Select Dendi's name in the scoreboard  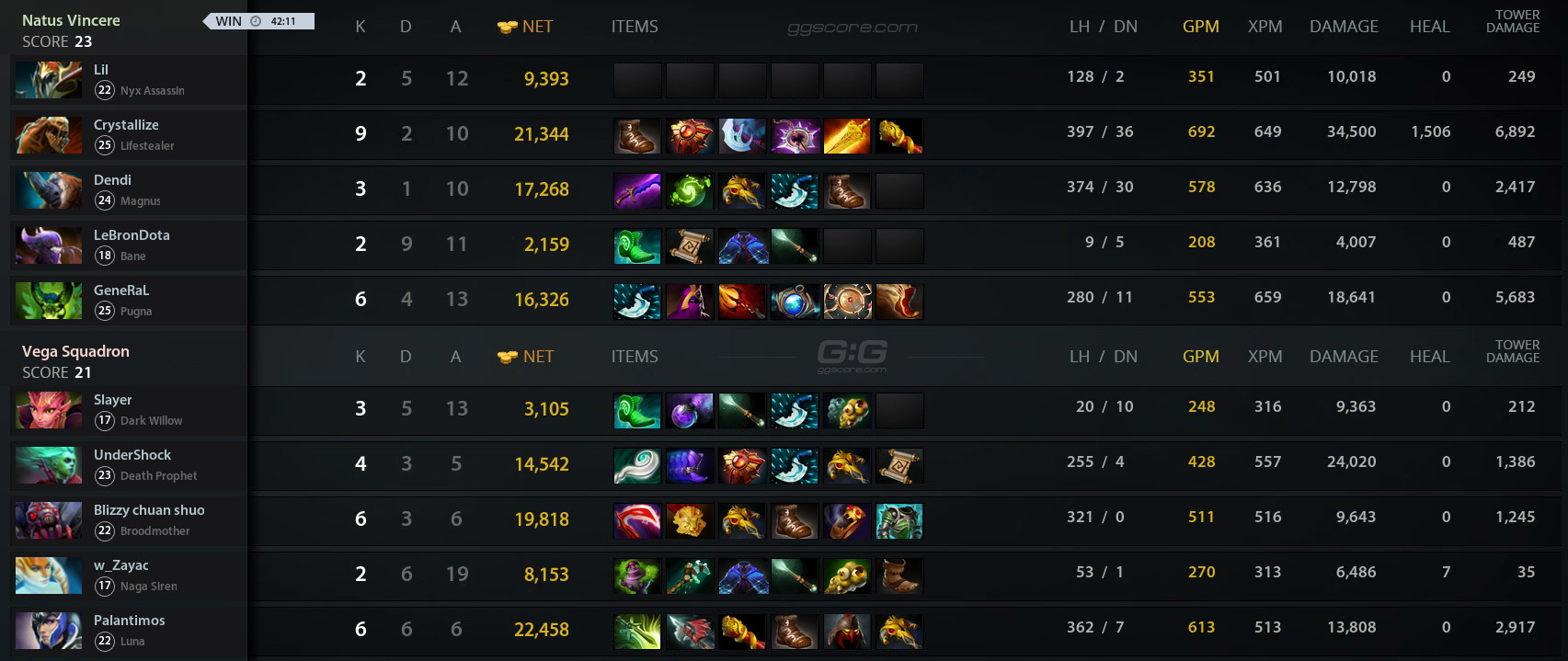[112, 180]
